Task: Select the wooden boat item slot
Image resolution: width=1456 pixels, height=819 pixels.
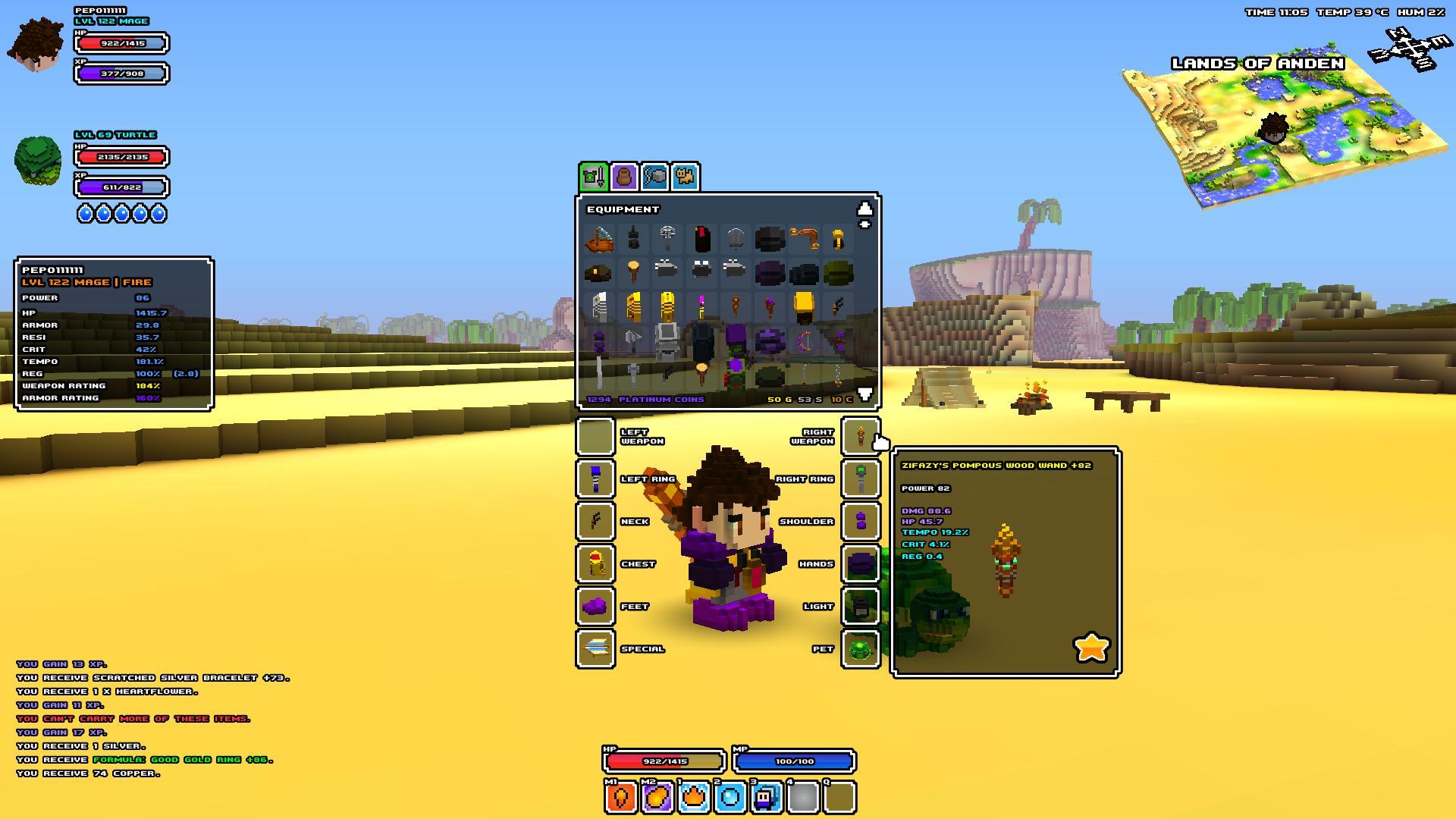Action: click(599, 240)
